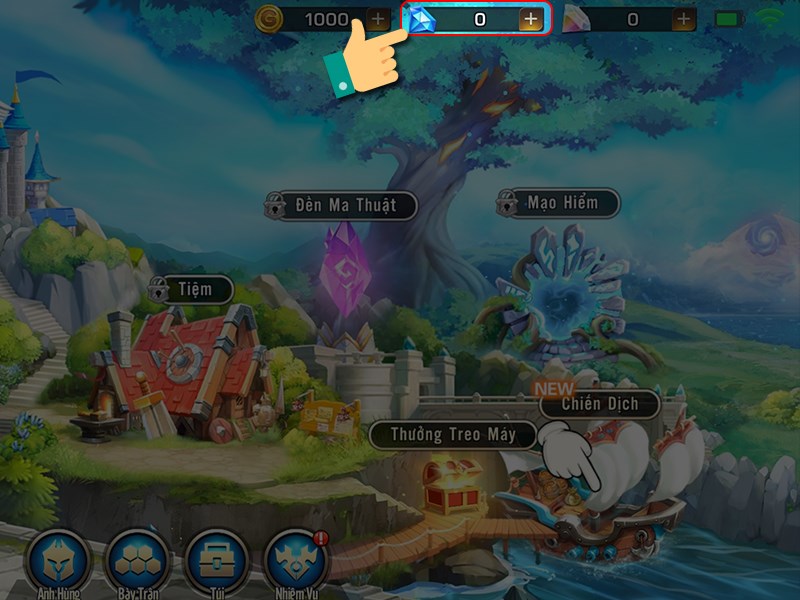Viewport: 800px width, 600px height.
Task: Add rainbow crystals with plus button
Action: 683,19
